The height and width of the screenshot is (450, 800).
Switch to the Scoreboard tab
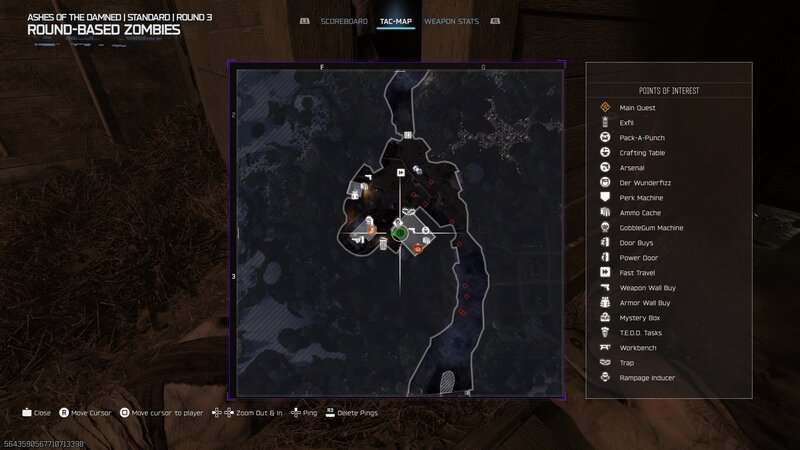click(344, 20)
